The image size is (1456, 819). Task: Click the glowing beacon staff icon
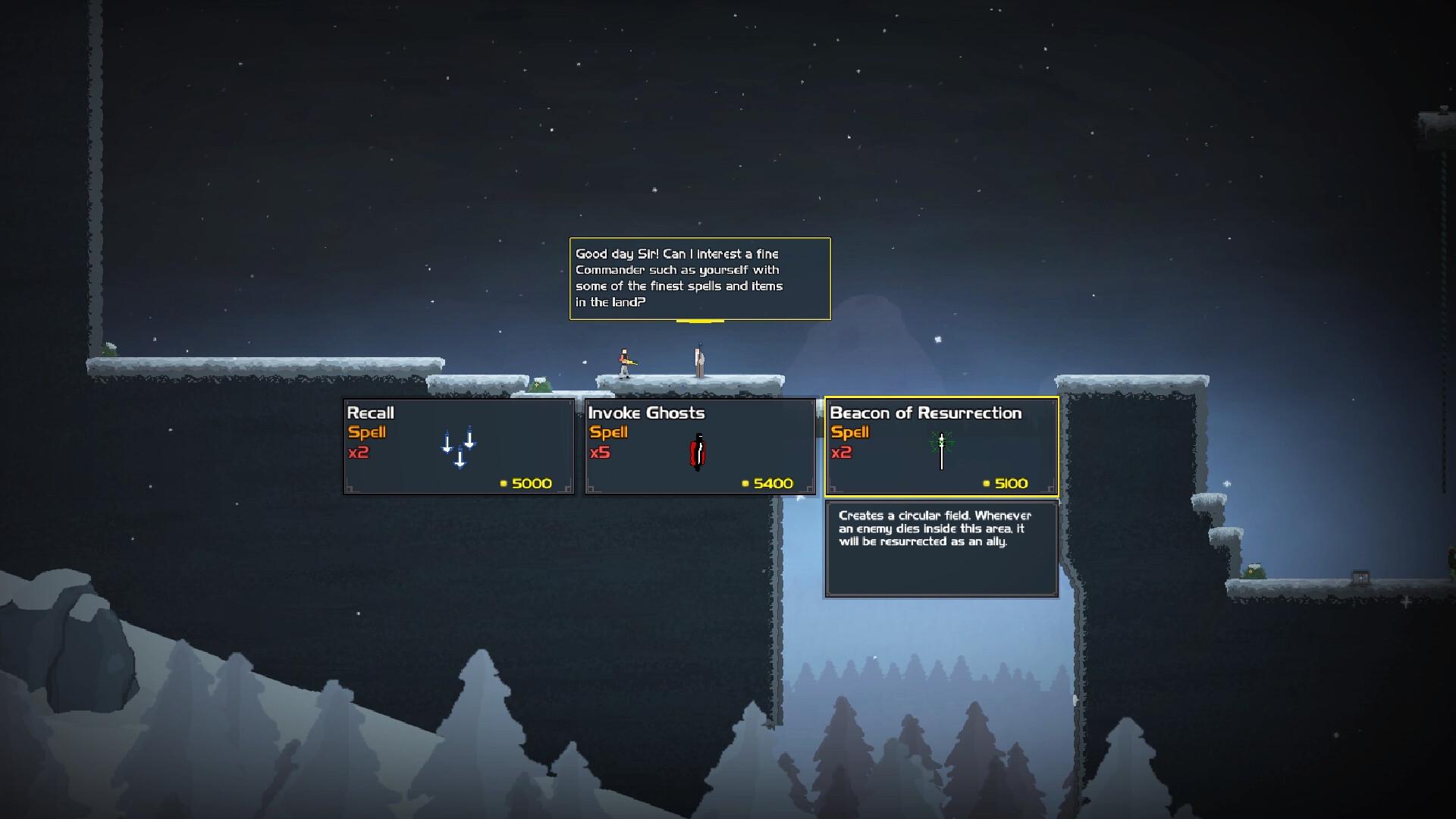tap(940, 447)
